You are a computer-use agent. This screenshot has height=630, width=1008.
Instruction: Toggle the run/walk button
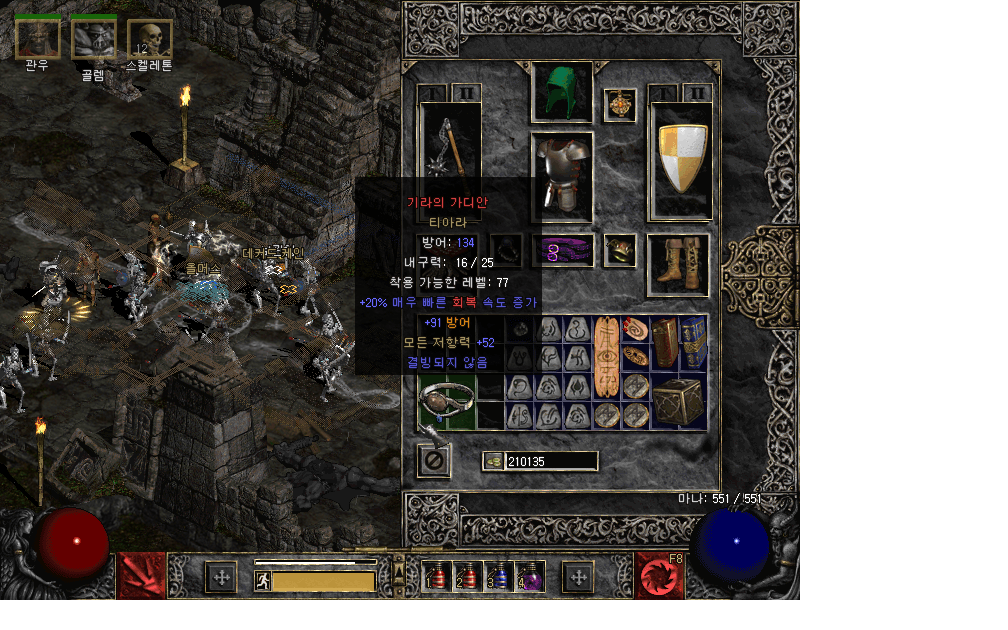tap(263, 580)
